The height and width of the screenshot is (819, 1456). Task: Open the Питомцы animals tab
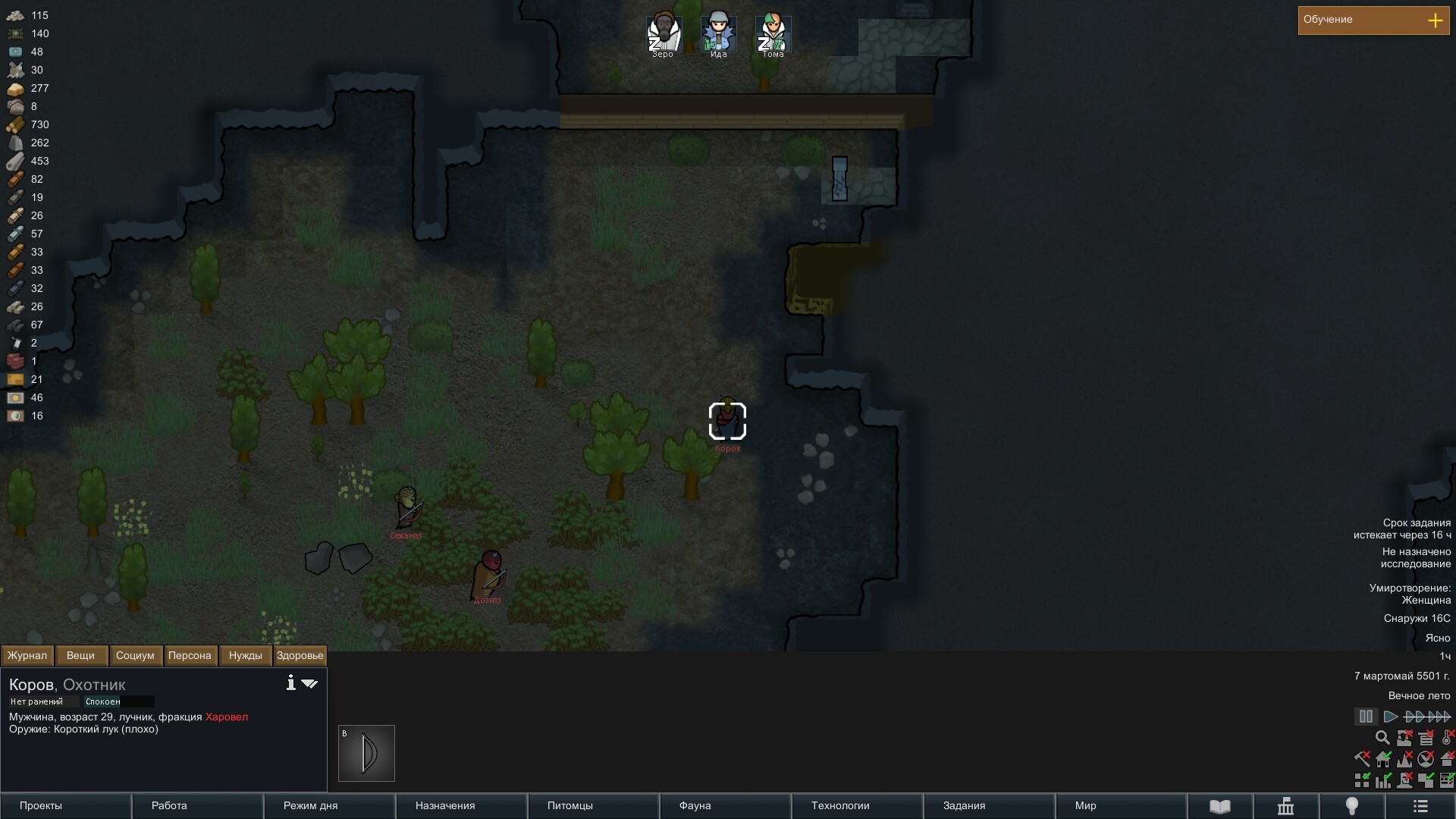click(x=593, y=805)
